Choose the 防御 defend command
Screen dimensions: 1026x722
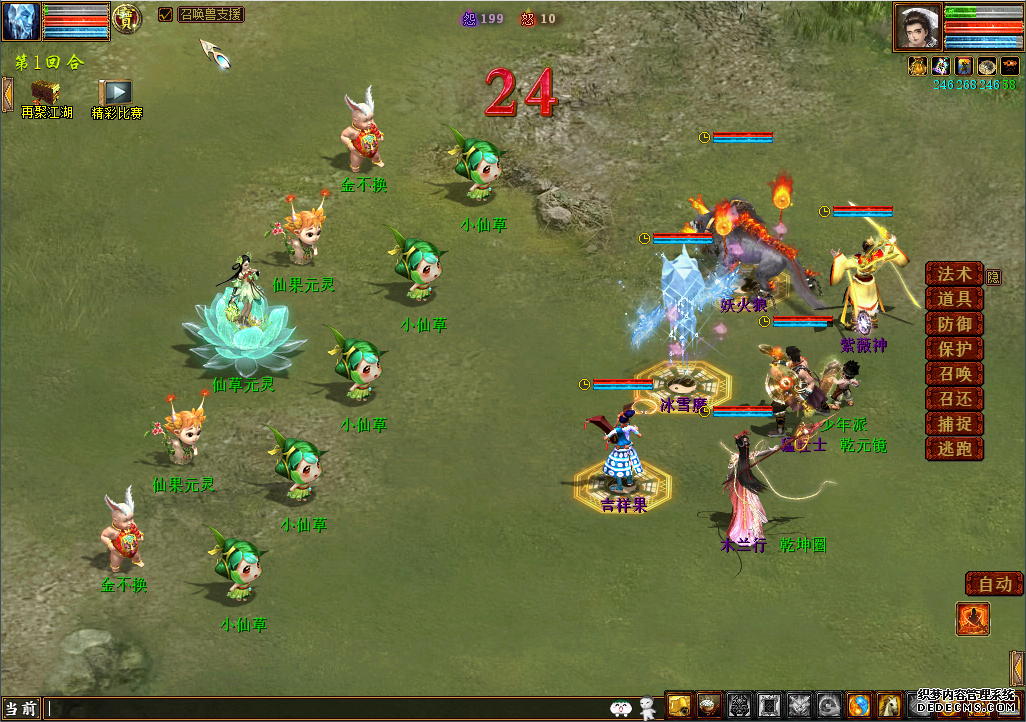tap(954, 324)
